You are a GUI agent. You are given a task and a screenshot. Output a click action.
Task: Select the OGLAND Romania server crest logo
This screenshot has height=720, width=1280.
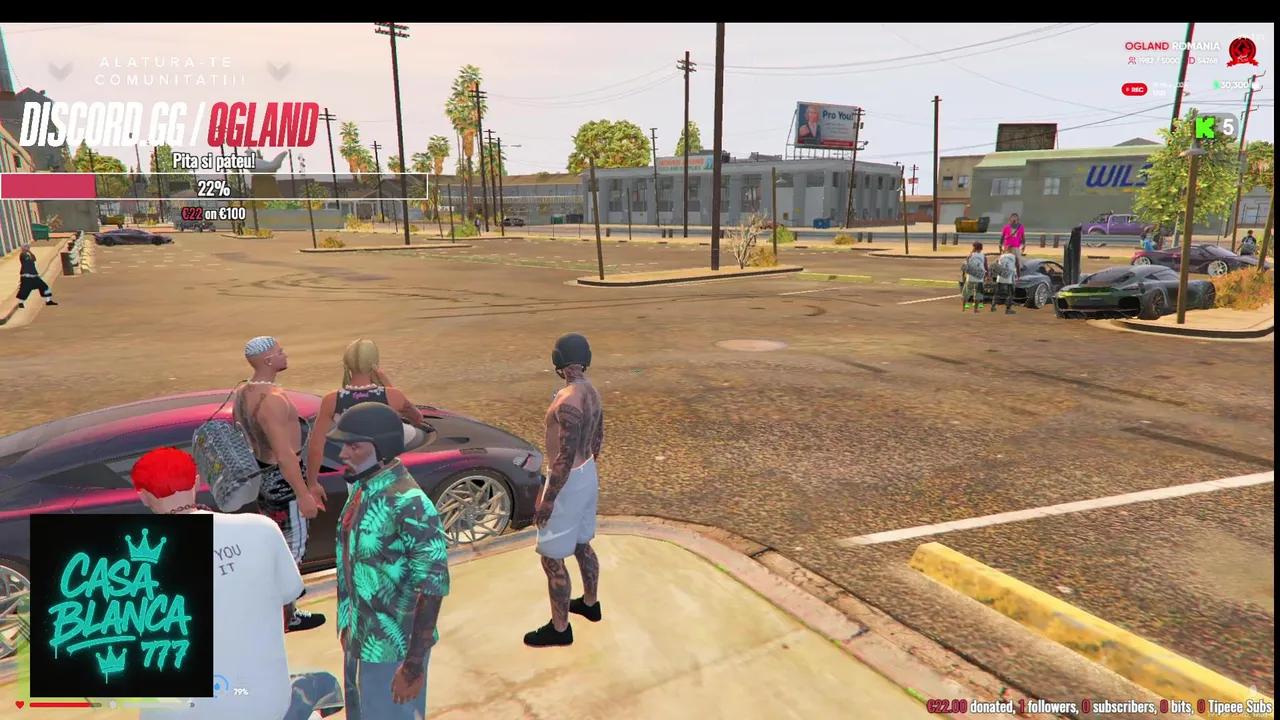1242,52
